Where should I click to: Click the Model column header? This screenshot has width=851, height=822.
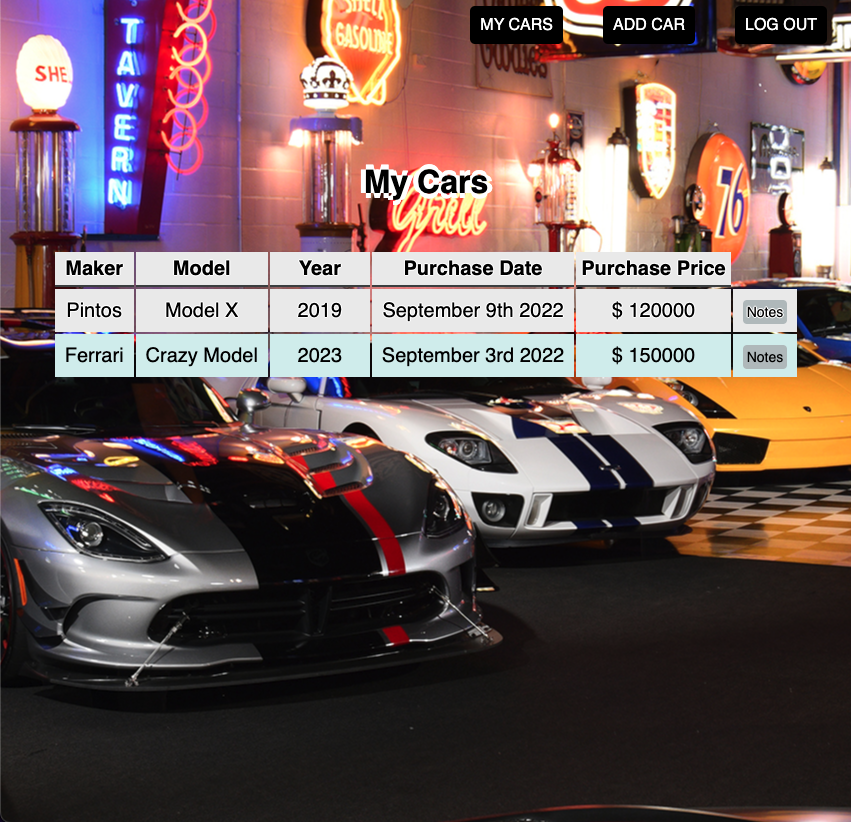(201, 268)
